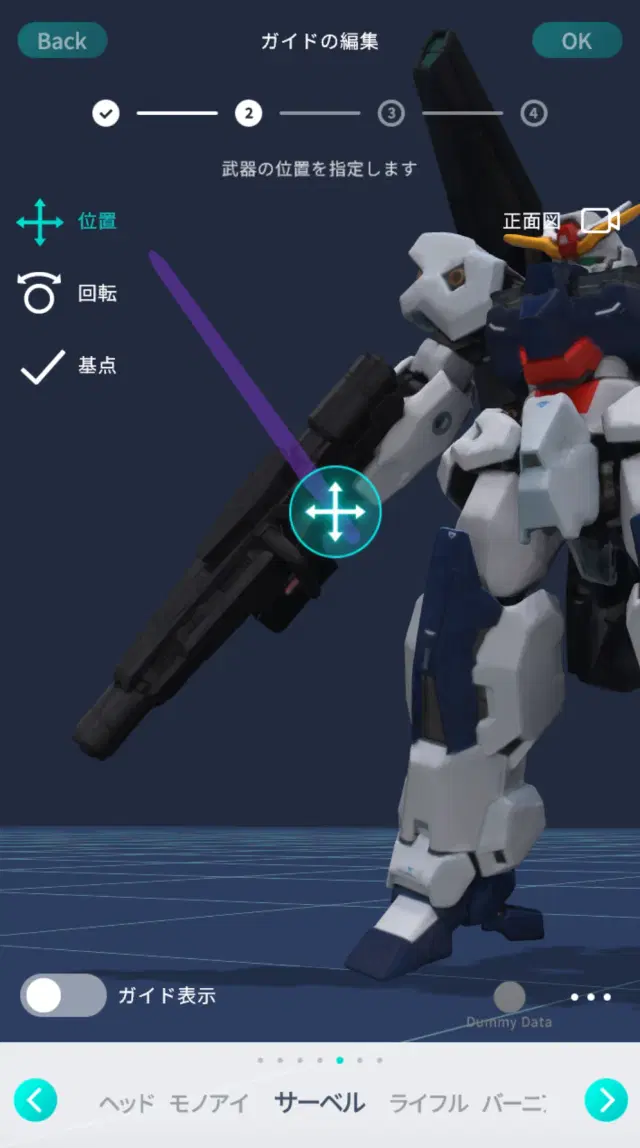Jump to step 3 in progress indicator

tap(391, 114)
